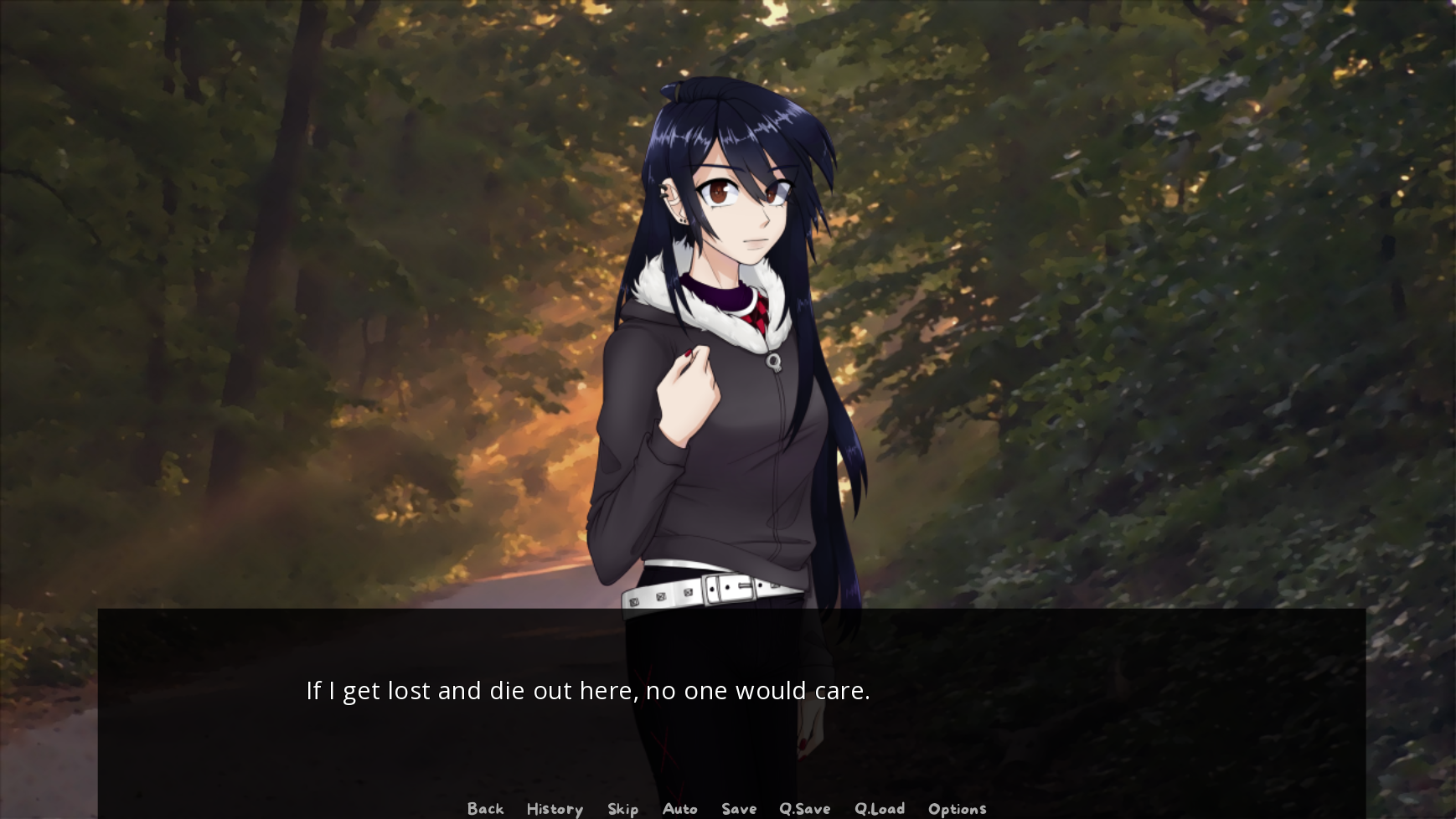Image resolution: width=1456 pixels, height=819 pixels.
Task: Select "History" in the quick menu bar
Action: pos(554,808)
